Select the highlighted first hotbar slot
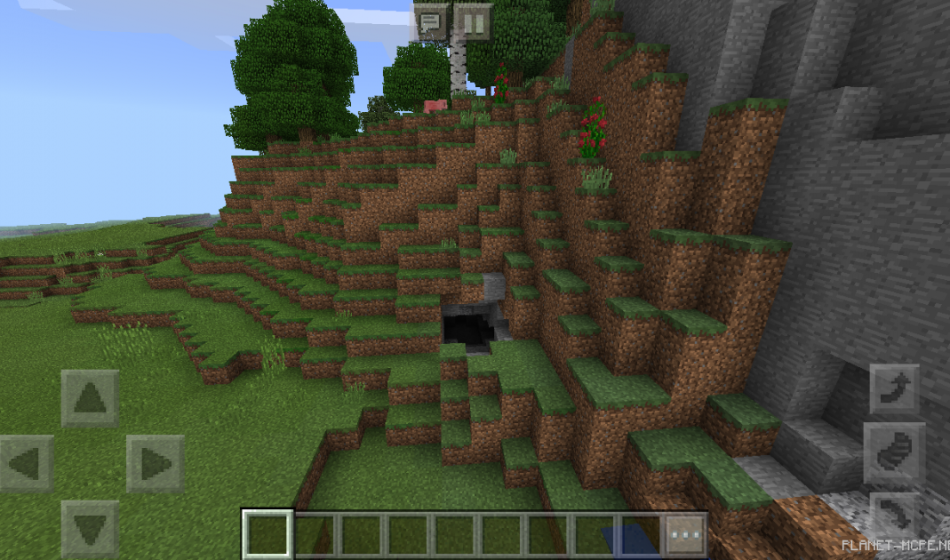The image size is (950, 560). [268, 535]
